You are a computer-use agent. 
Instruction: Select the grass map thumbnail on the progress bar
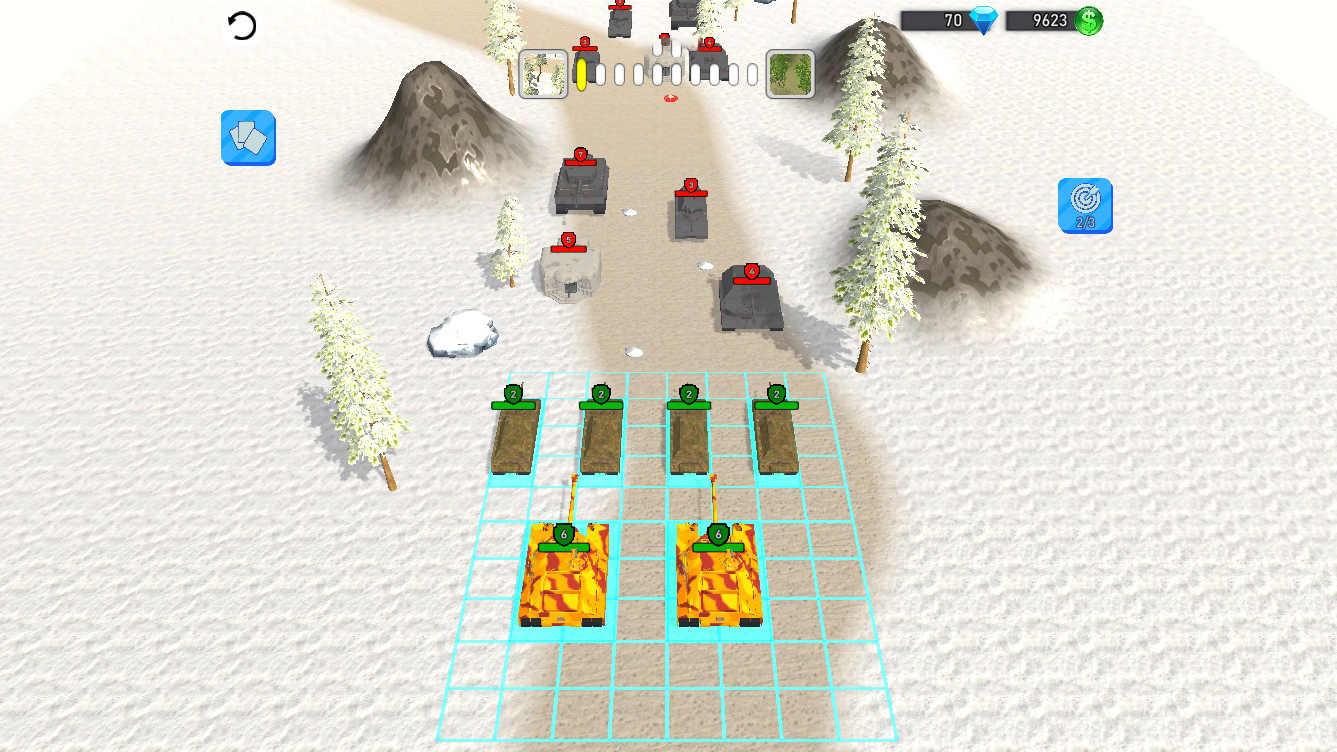click(790, 73)
